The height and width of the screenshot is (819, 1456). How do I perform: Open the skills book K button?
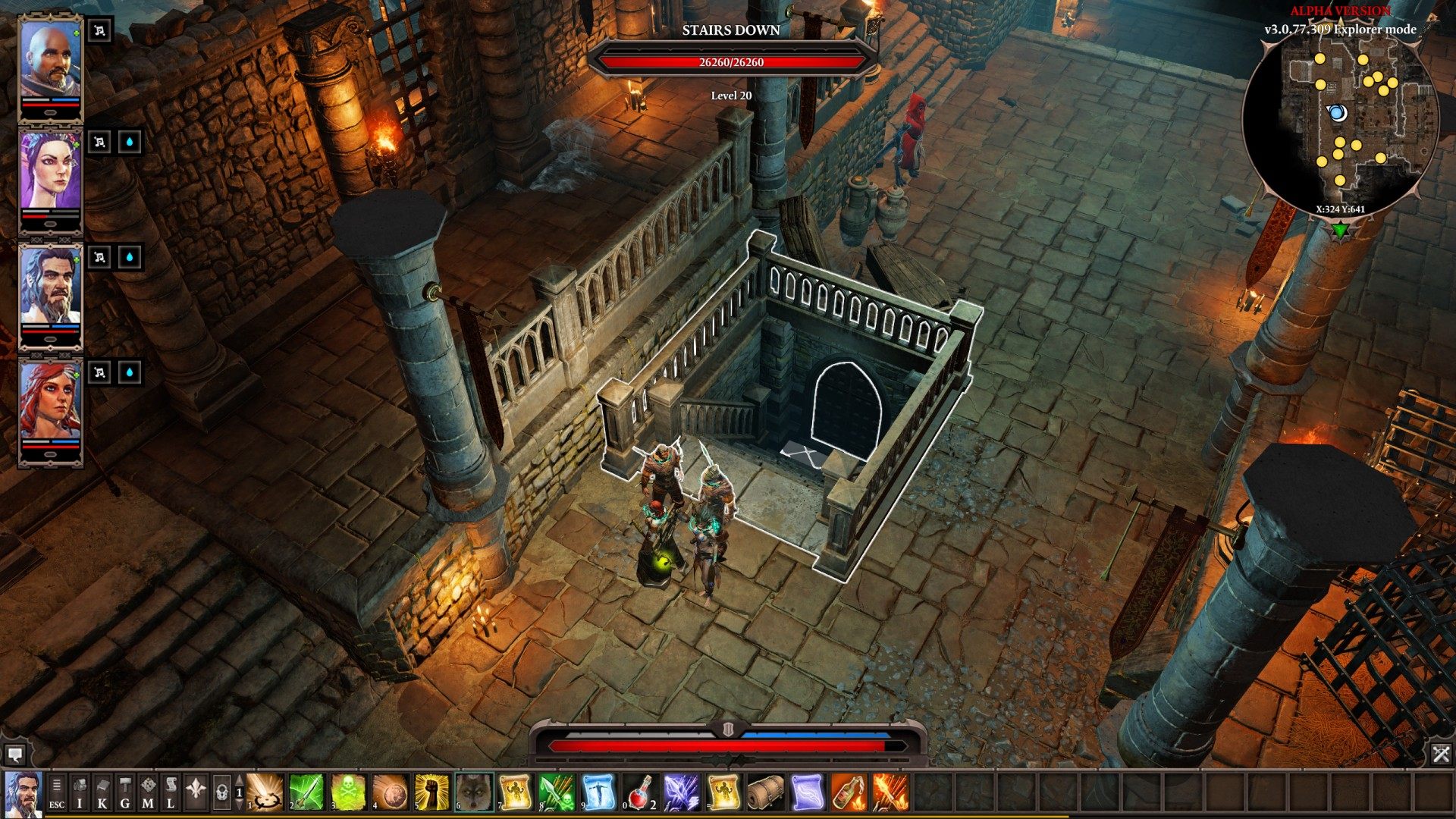[x=102, y=792]
